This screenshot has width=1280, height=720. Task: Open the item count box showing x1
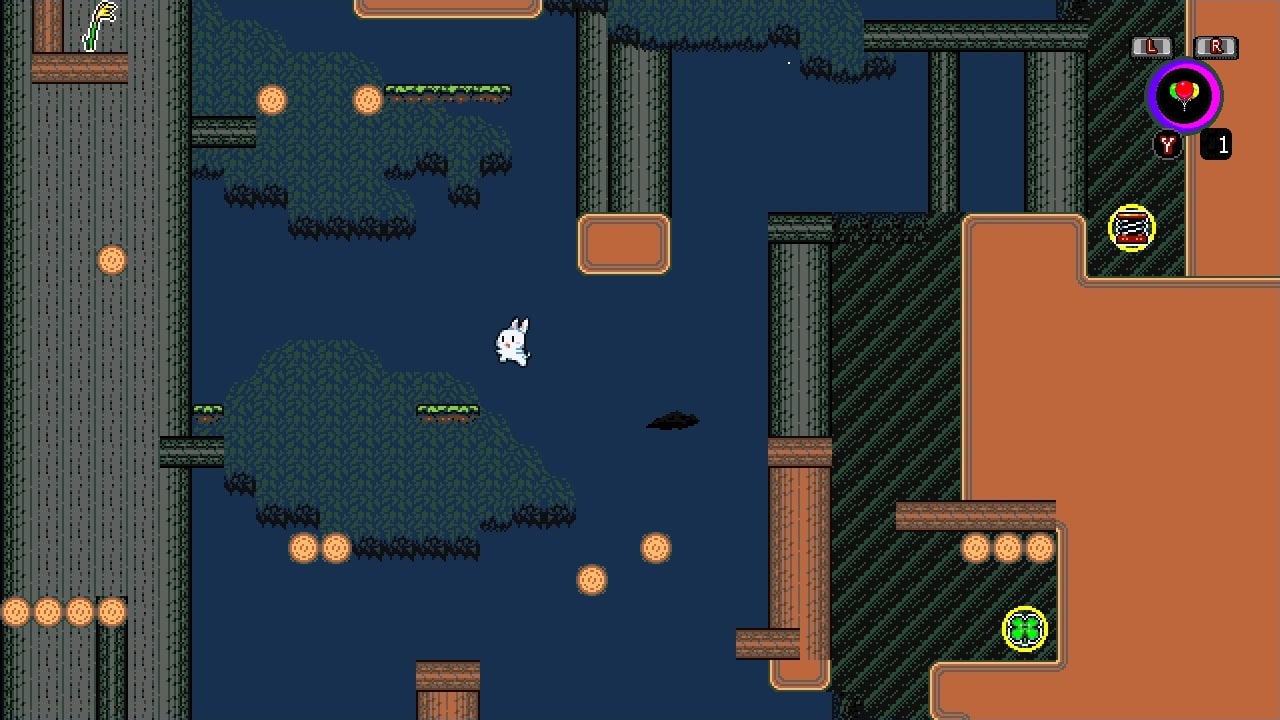[x=1215, y=144]
